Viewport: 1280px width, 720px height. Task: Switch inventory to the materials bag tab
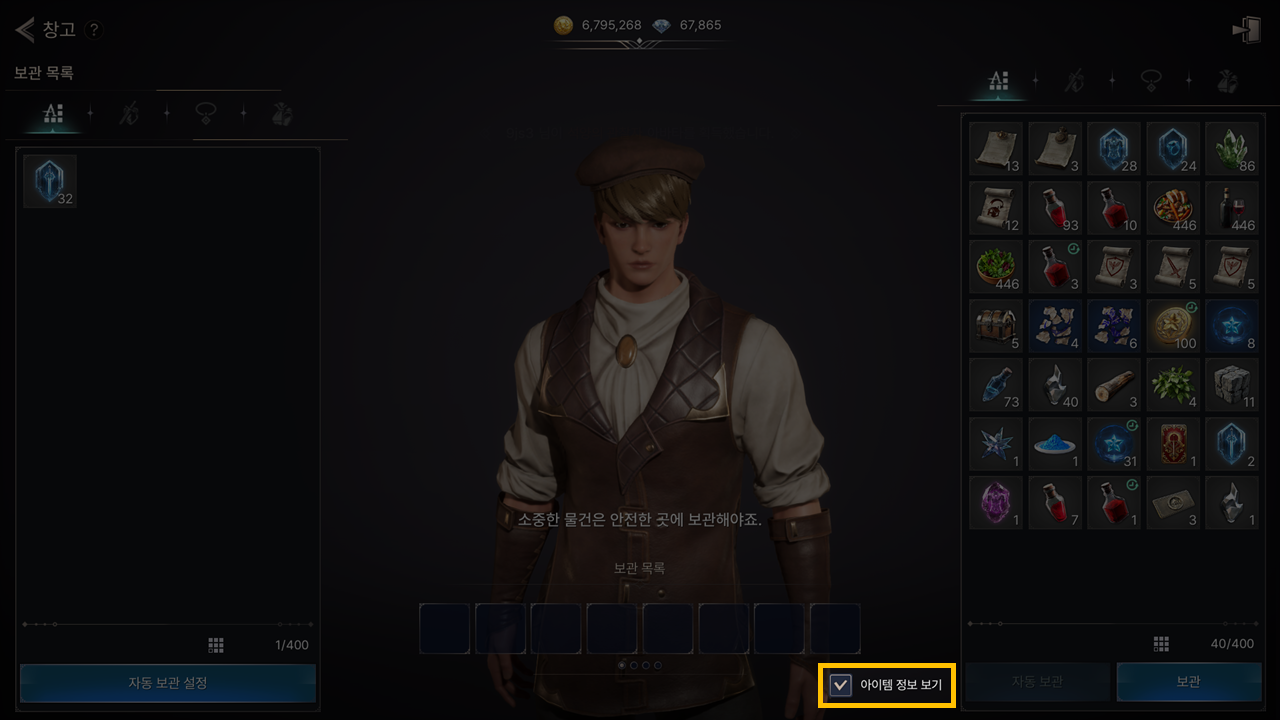1228,82
